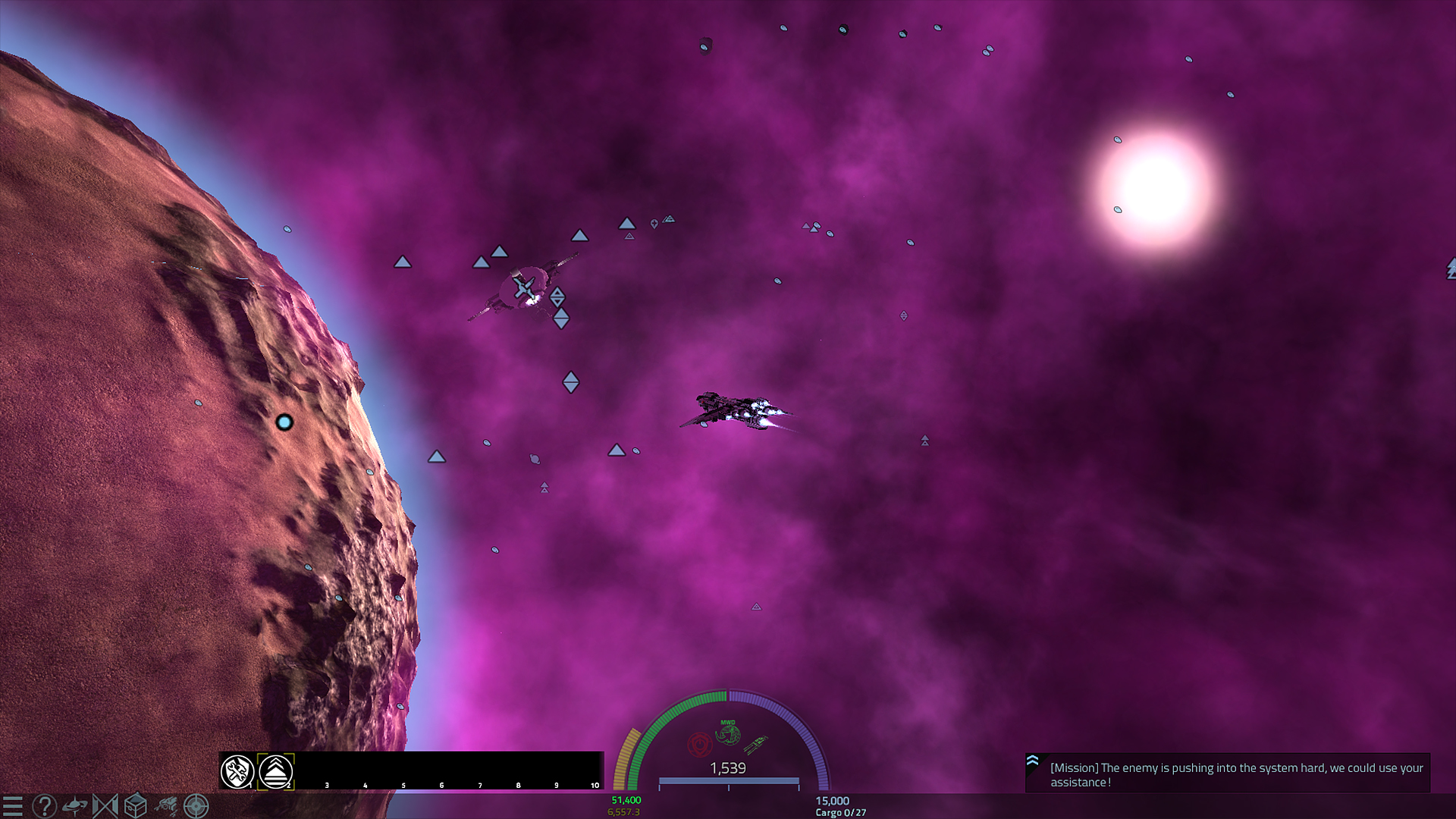Toggle the missile icon on the HUD gauge
The height and width of the screenshot is (819, 1456).
pos(755,744)
